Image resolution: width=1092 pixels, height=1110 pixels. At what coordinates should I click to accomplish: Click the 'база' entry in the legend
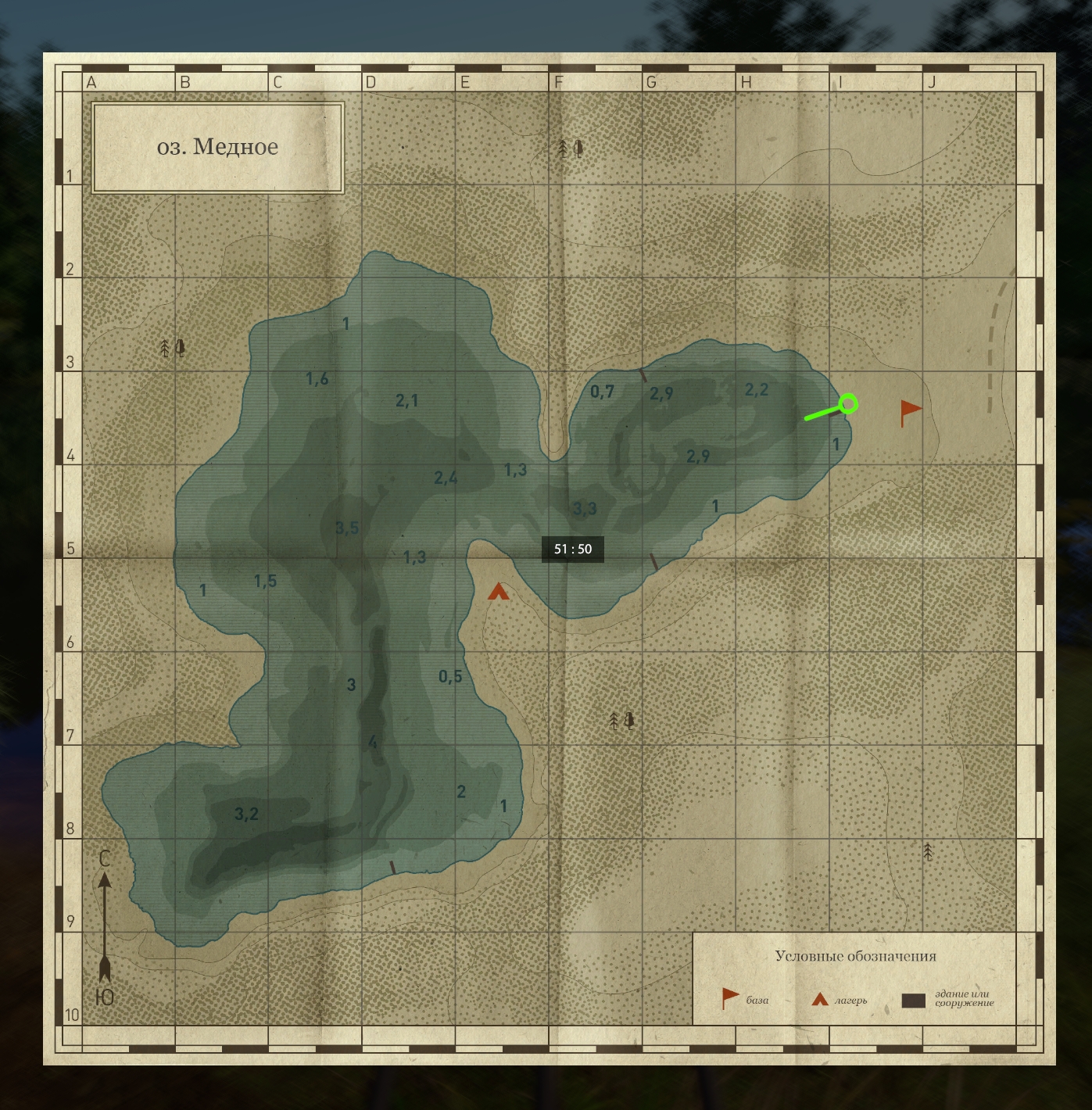[743, 999]
